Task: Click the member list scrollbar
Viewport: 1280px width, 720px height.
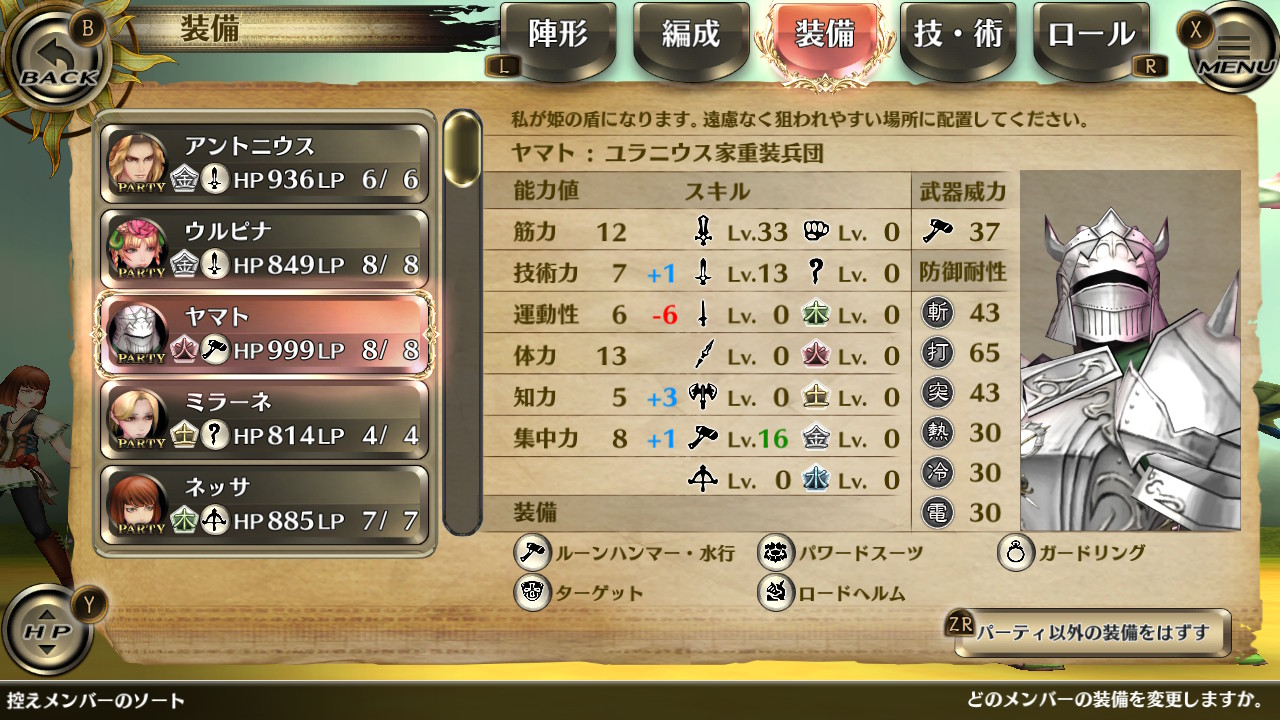Action: tap(462, 150)
